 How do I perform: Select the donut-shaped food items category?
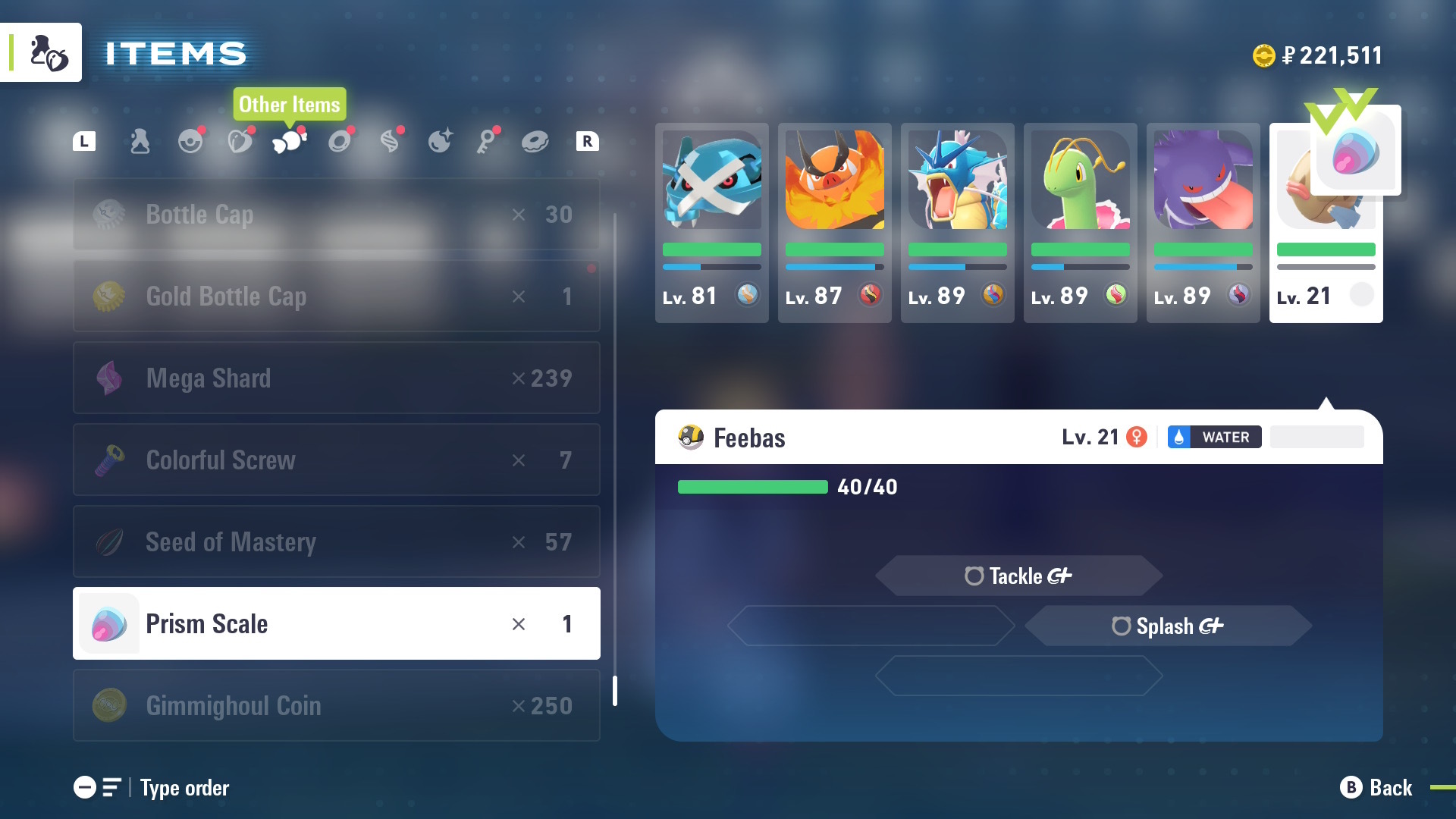click(x=535, y=140)
